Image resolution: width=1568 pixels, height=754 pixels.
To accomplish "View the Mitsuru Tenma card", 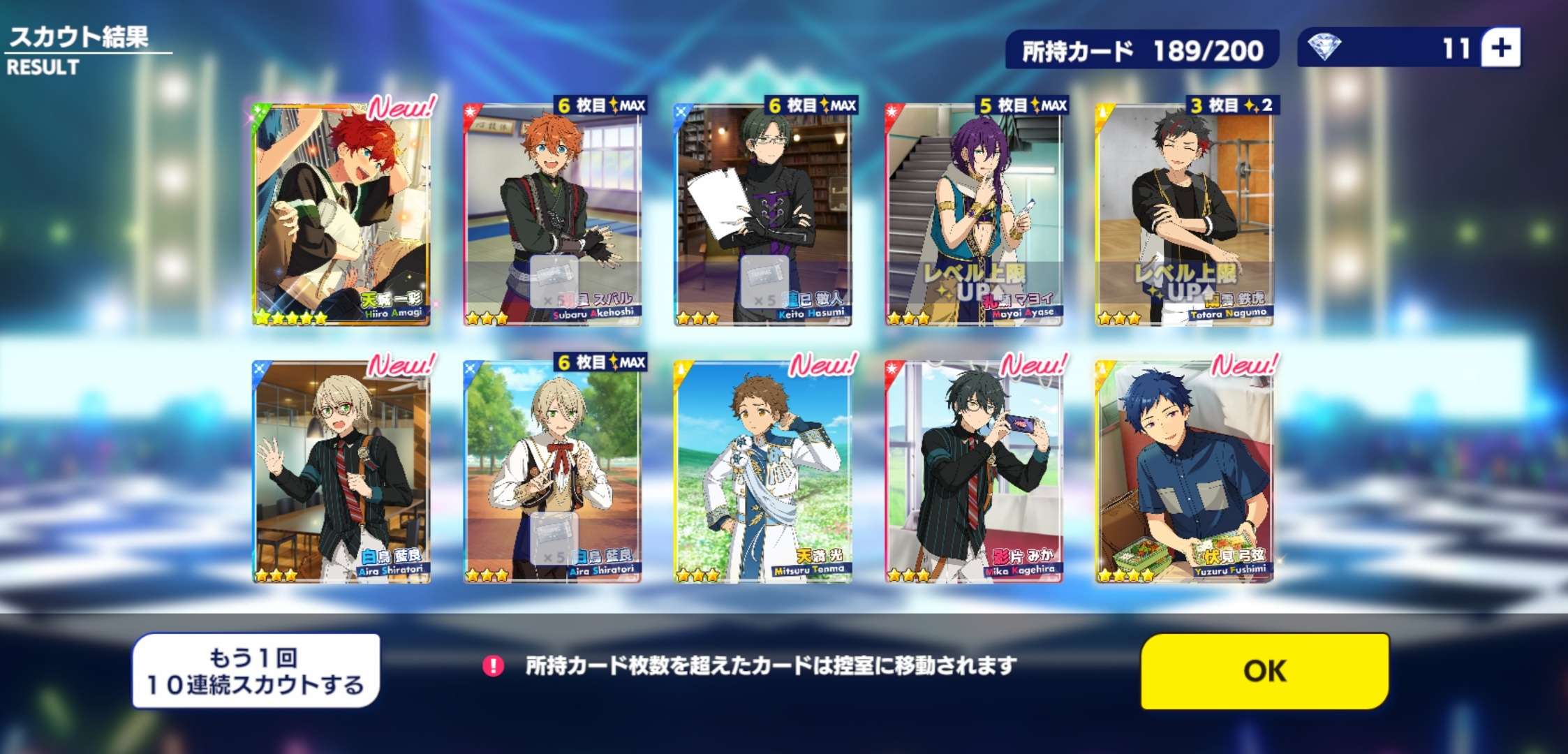I will (763, 471).
